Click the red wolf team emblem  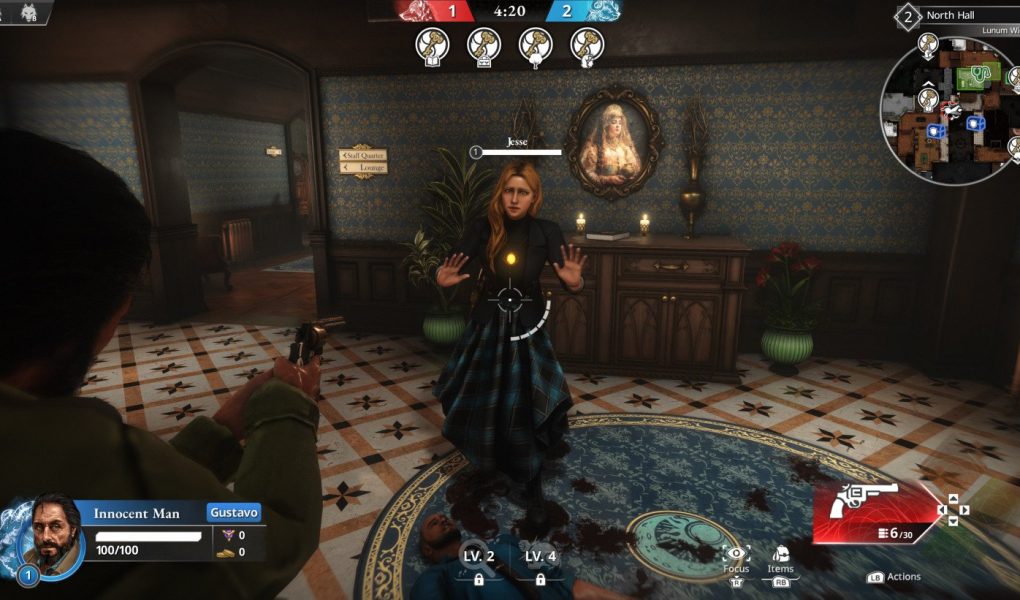(x=416, y=11)
